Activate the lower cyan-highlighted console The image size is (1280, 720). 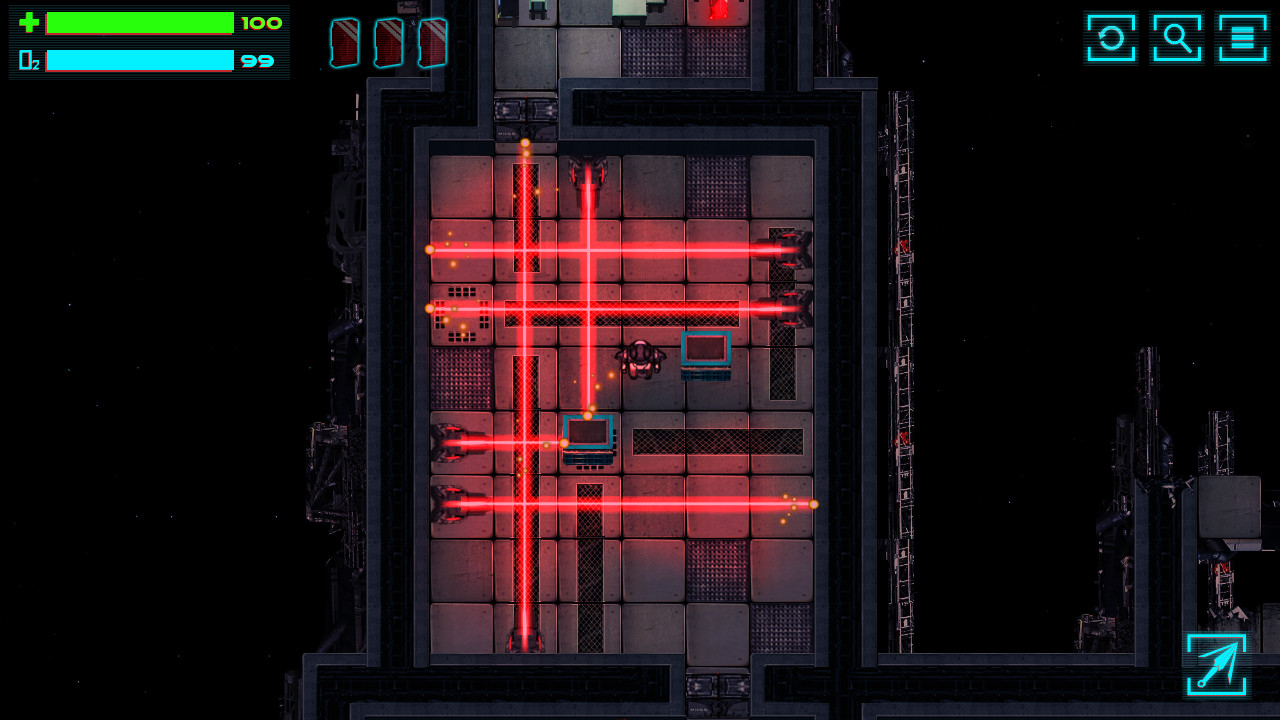coord(589,435)
